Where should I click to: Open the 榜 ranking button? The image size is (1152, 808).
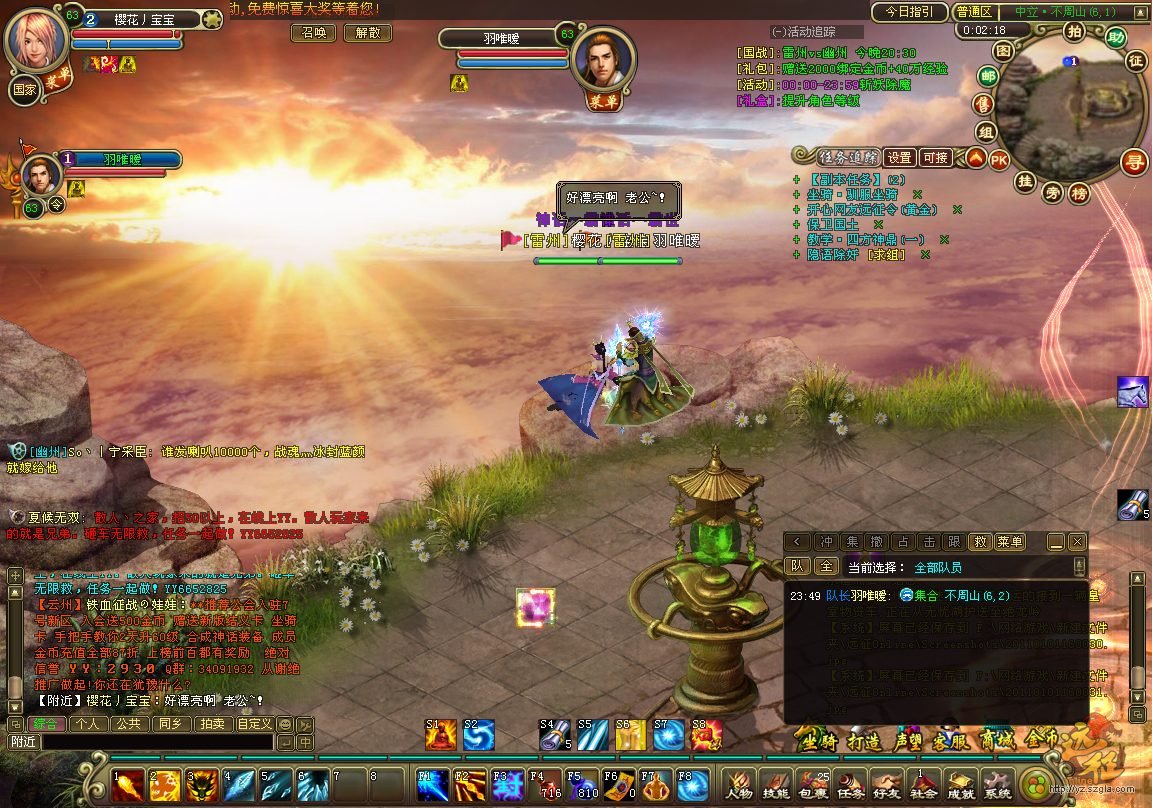[1079, 193]
